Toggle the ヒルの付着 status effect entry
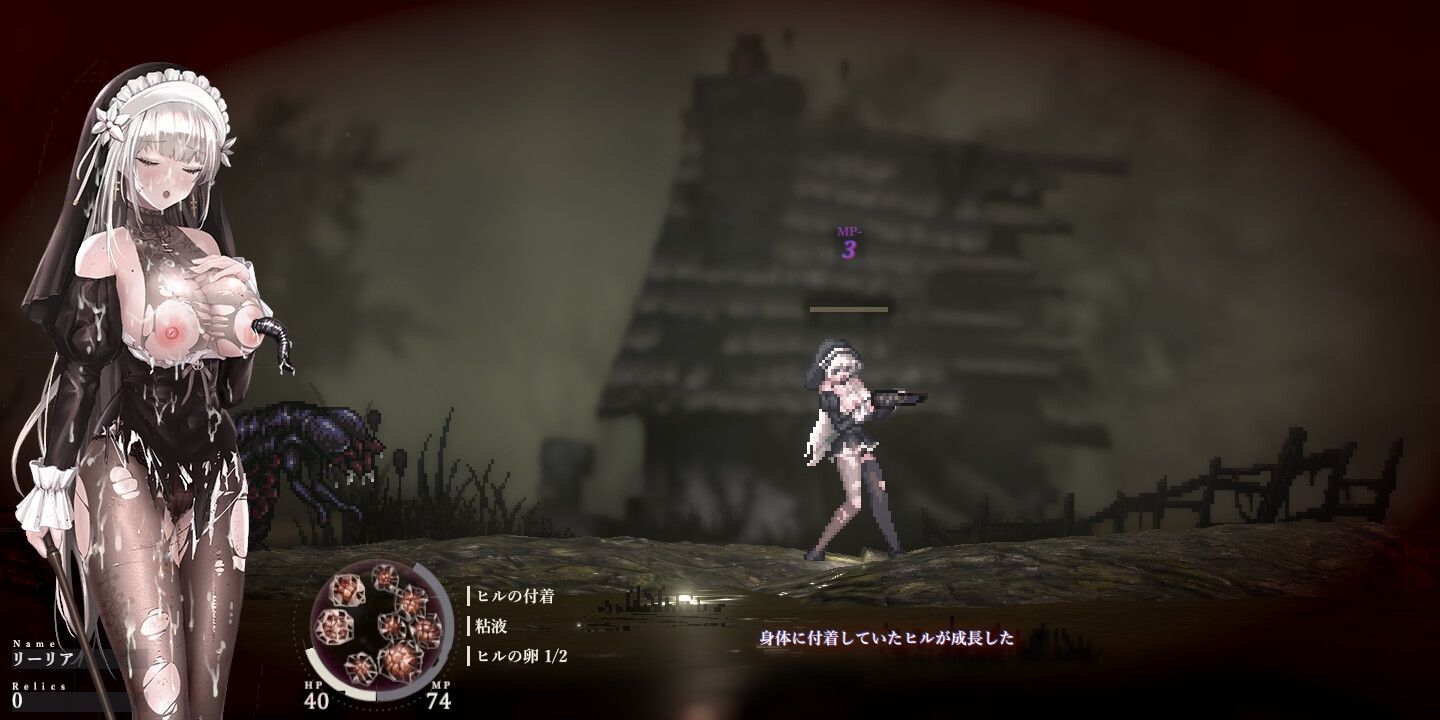Screen dimensions: 1440x720 (x=516, y=596)
